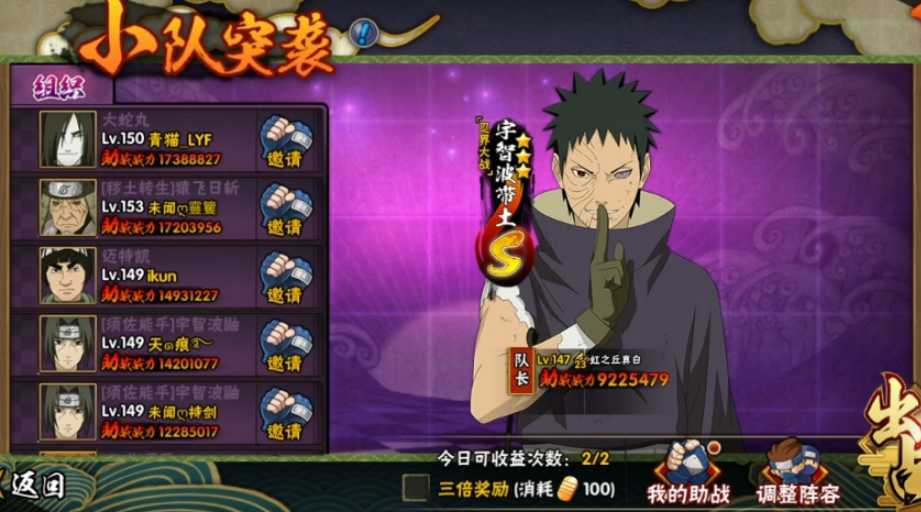This screenshot has width=921, height=512.
Task: View 猿飞日斩 player avatar
Action: [x=68, y=207]
